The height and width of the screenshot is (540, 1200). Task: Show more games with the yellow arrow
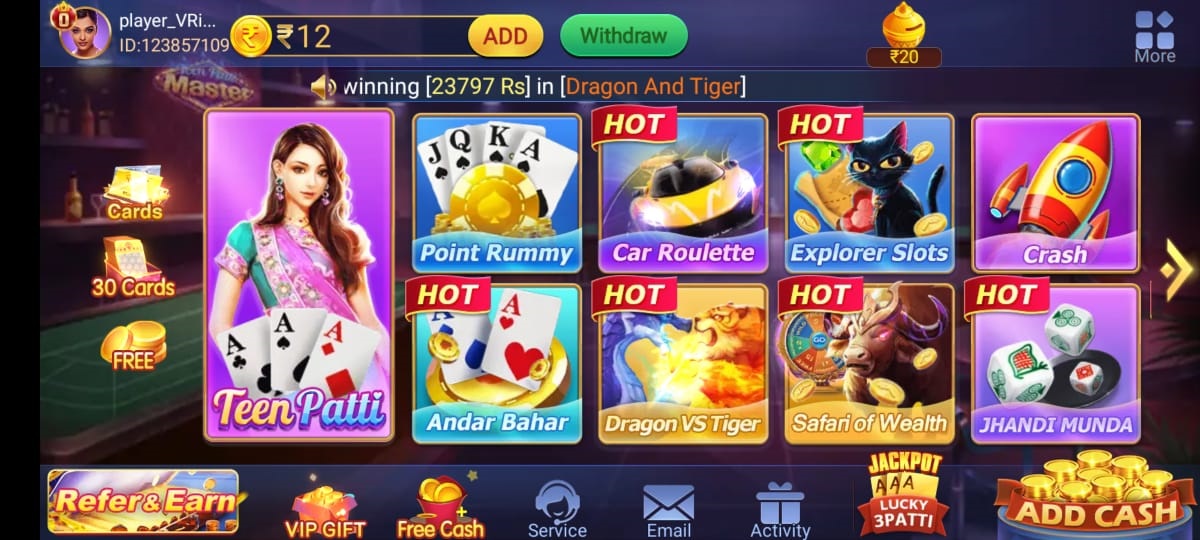point(1176,268)
